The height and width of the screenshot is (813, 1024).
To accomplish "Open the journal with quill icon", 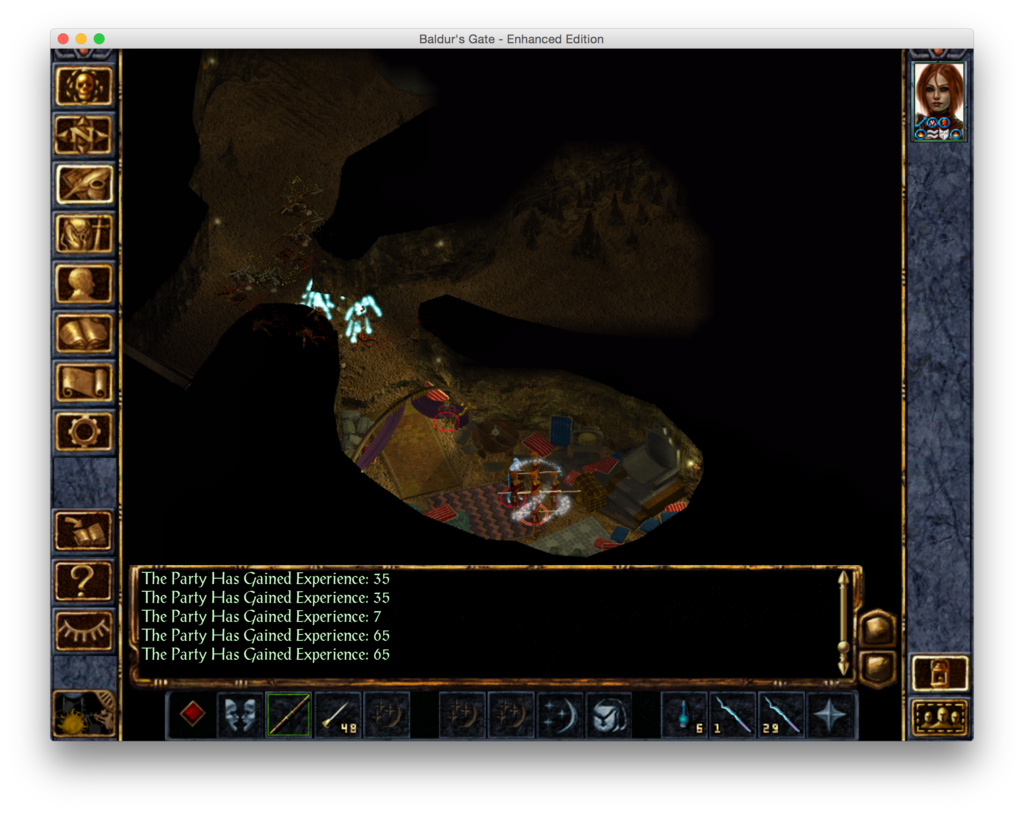I will (x=84, y=185).
